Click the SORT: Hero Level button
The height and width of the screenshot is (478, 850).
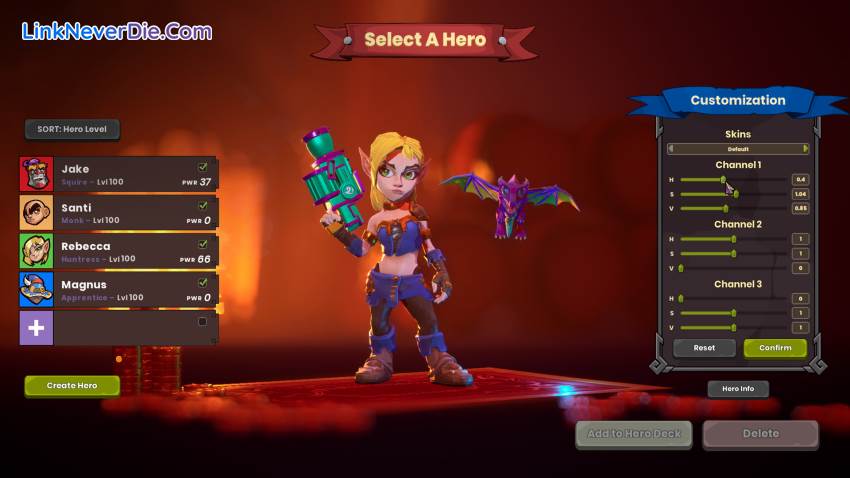coord(72,129)
